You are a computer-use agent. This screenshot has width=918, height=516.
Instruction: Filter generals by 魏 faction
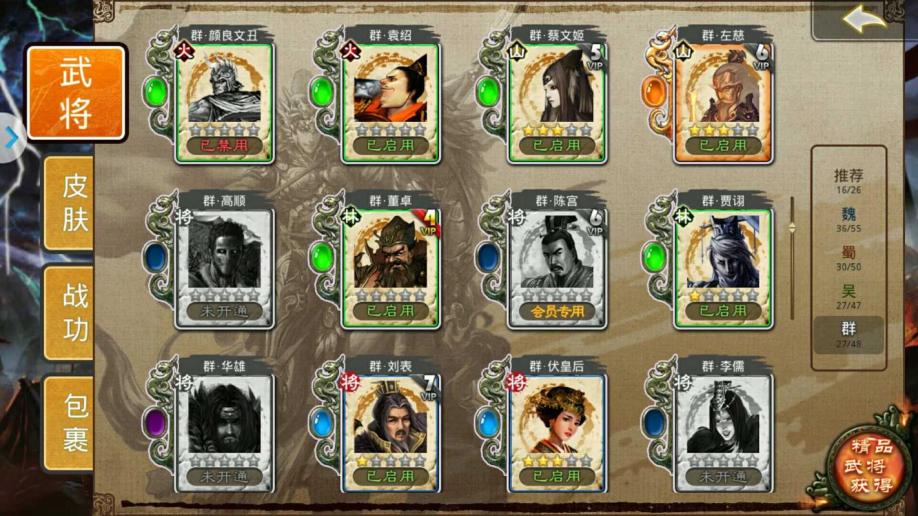(848, 219)
